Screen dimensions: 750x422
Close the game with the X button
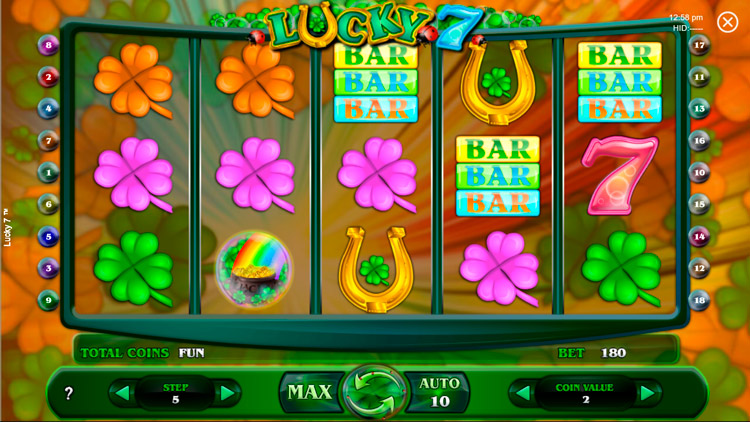pos(727,22)
